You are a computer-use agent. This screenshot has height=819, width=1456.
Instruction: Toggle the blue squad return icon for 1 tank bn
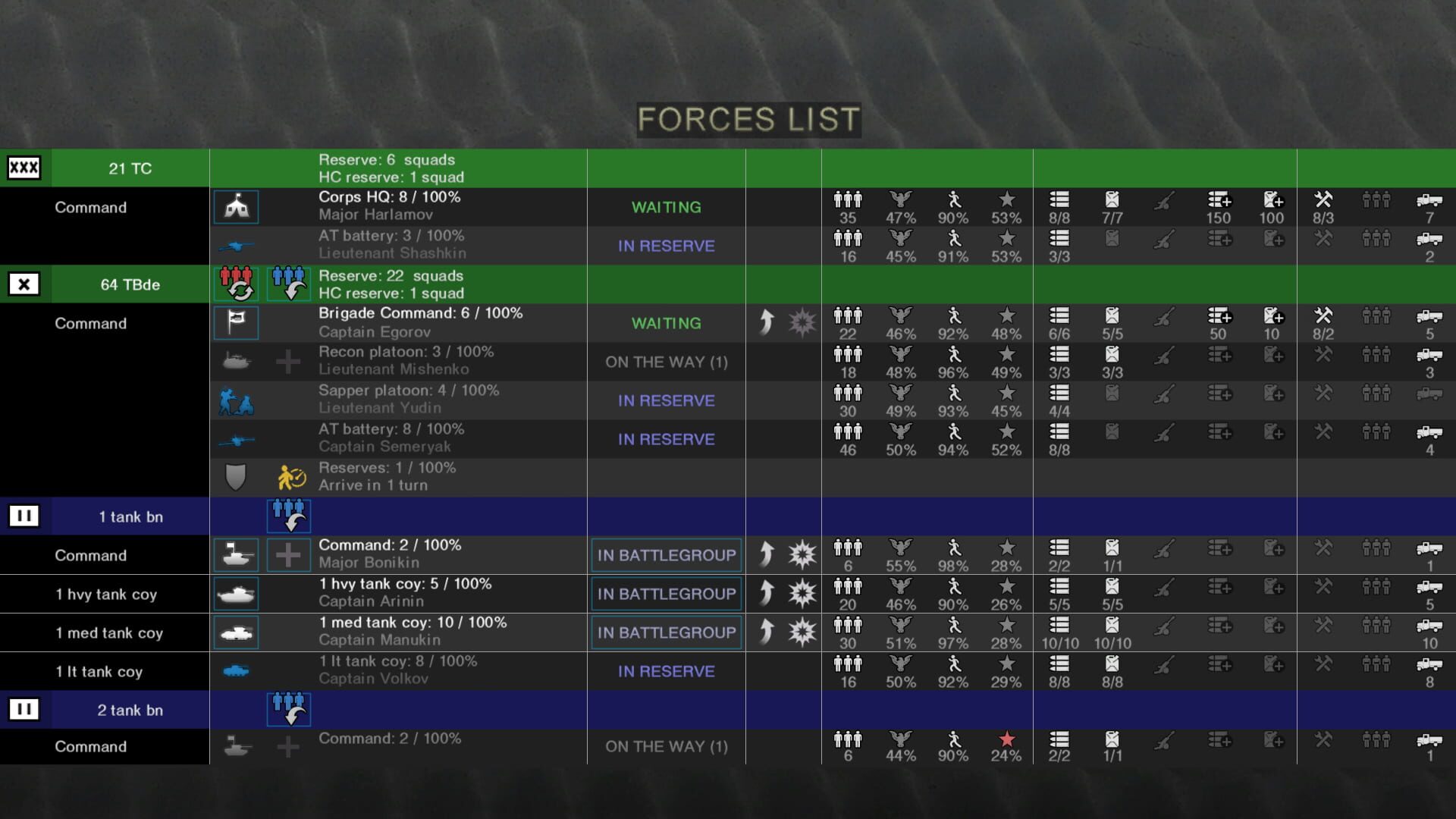tap(288, 516)
